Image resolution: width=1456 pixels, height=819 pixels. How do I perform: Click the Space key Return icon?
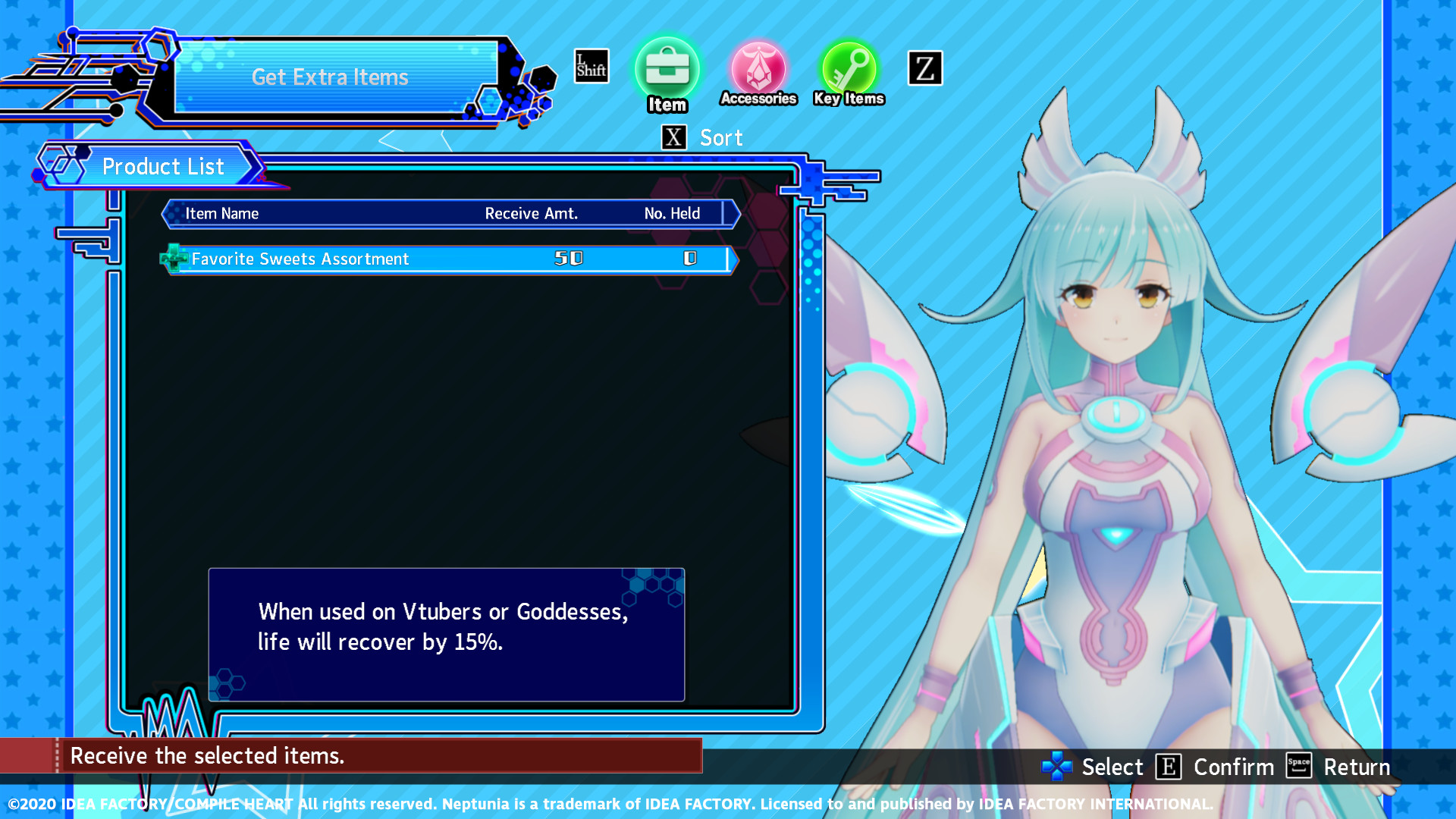tap(1298, 767)
